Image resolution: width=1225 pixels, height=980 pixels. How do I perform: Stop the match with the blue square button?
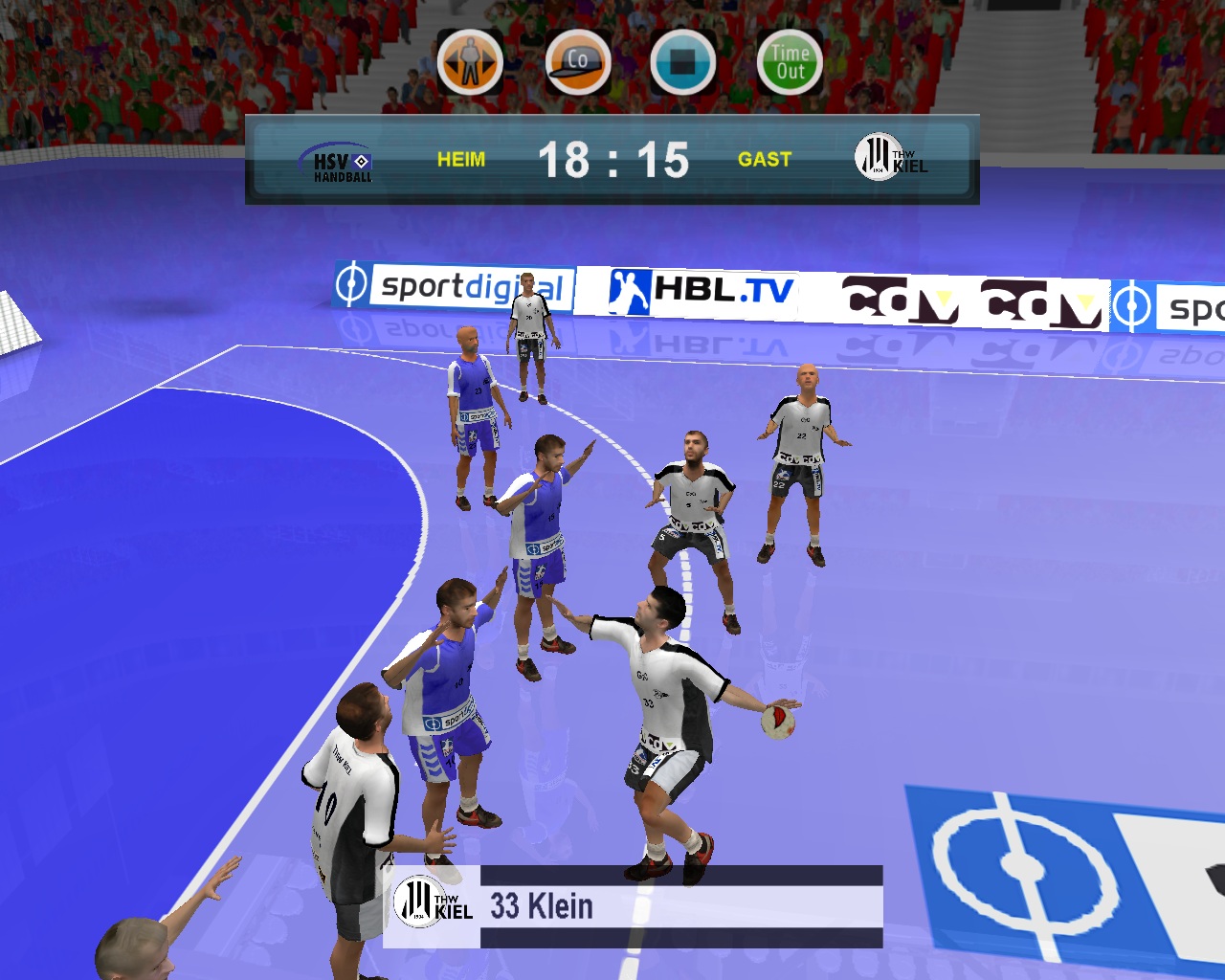pyautogui.click(x=683, y=62)
